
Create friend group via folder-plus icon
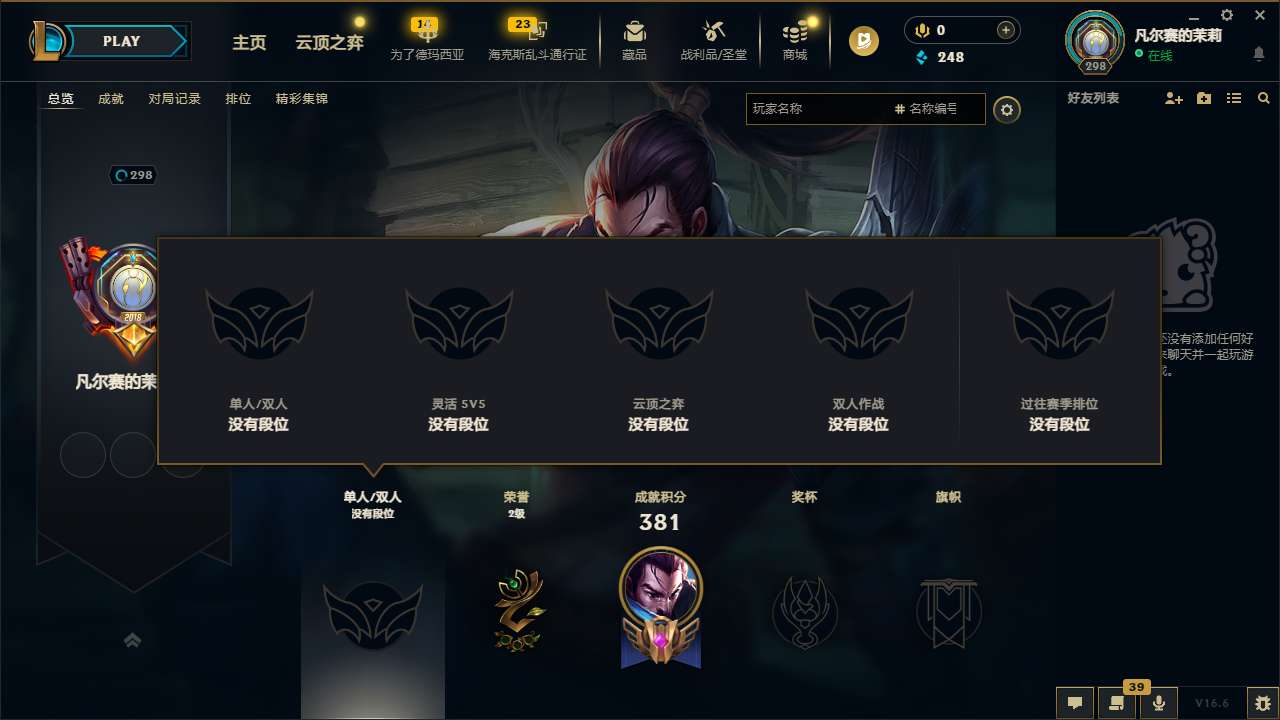1202,98
